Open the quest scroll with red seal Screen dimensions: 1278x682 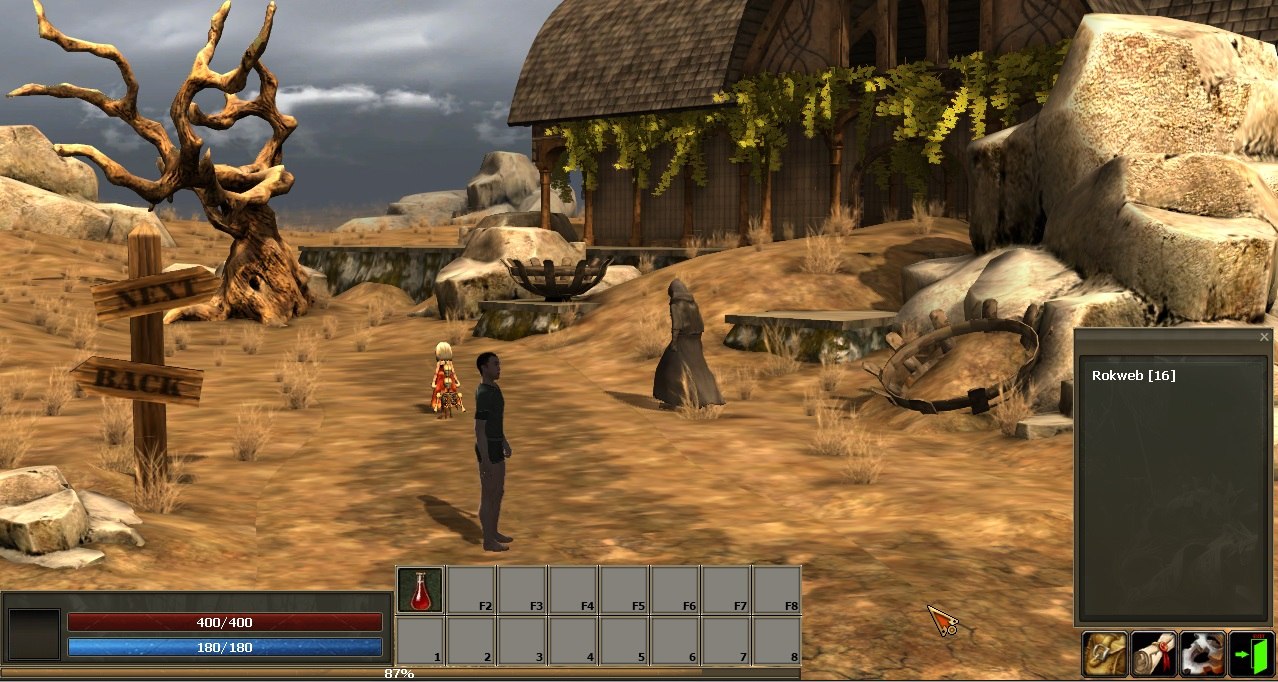coord(1153,654)
